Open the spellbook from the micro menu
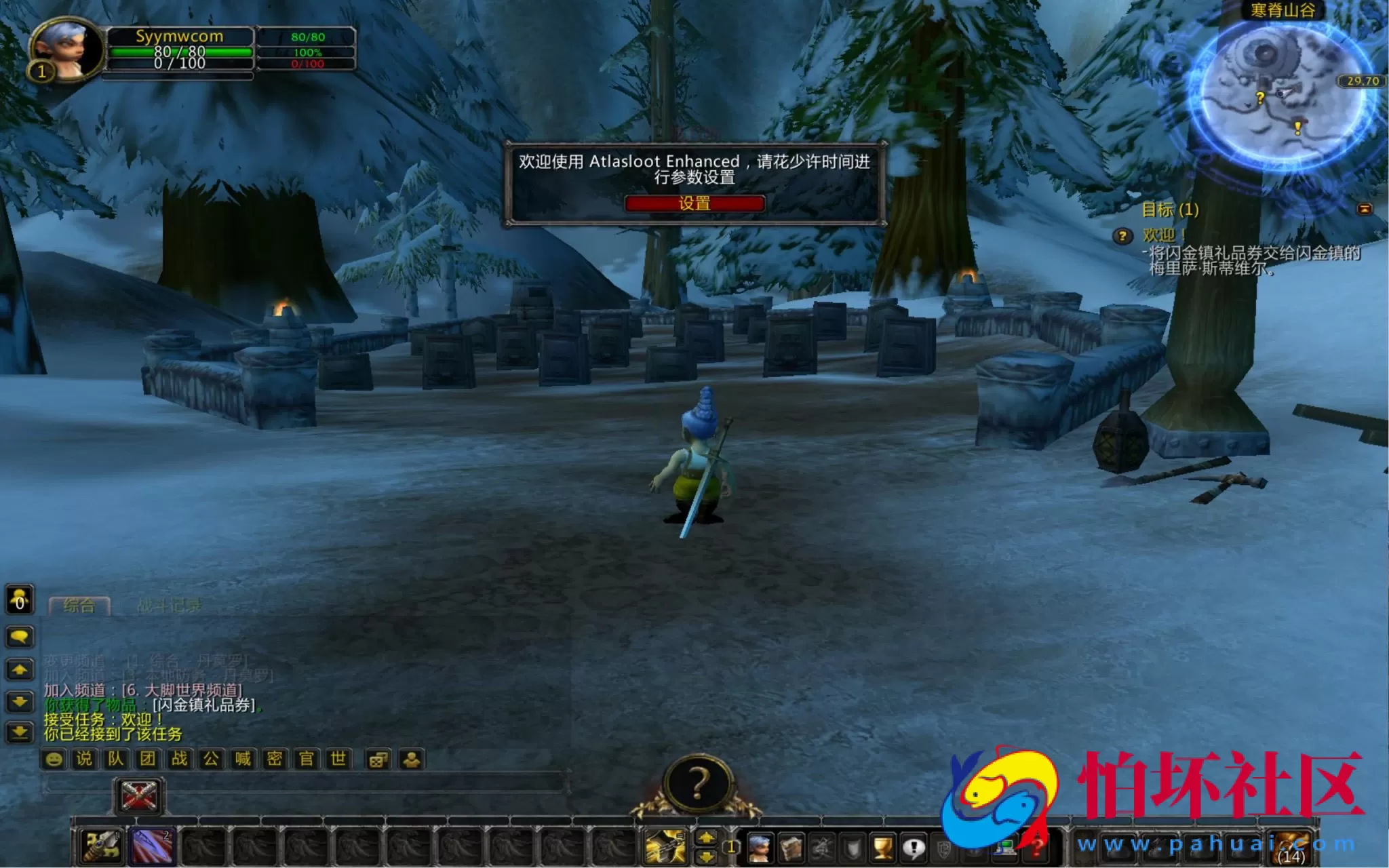The height and width of the screenshot is (868, 1389). pos(791,848)
